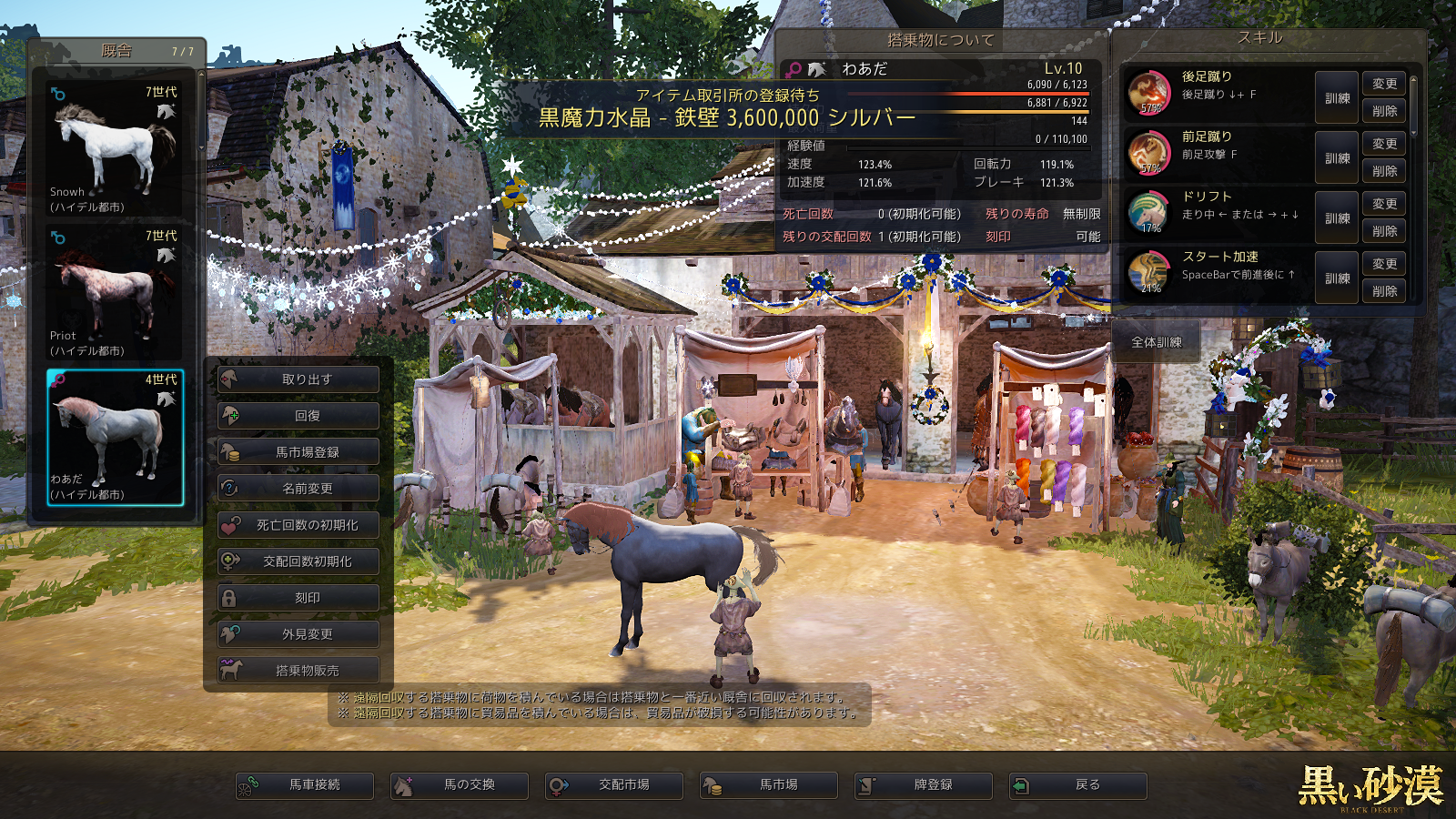
Task: Train all skills with 全体訓練
Action: pos(1157,343)
